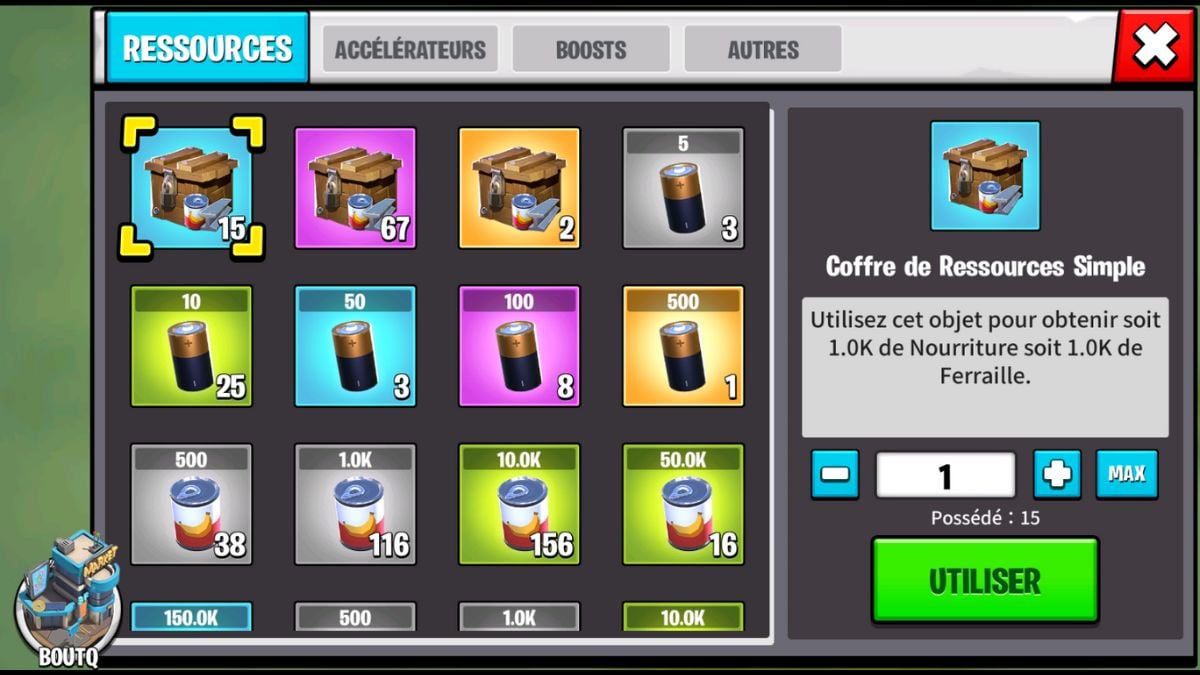Select the blue 50 battery item
The height and width of the screenshot is (675, 1200).
pyautogui.click(x=355, y=346)
